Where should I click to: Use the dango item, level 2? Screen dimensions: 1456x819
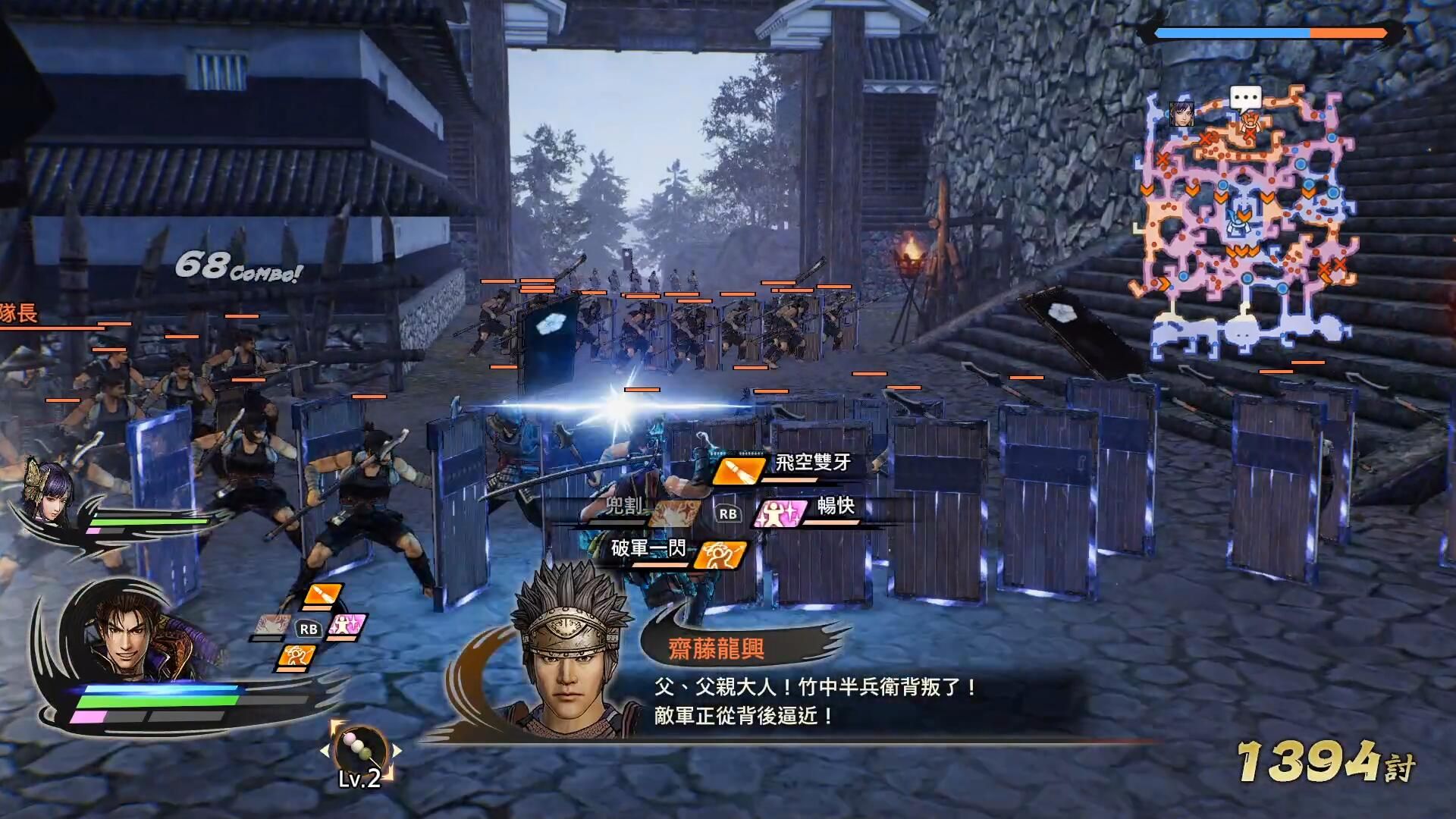click(x=360, y=751)
